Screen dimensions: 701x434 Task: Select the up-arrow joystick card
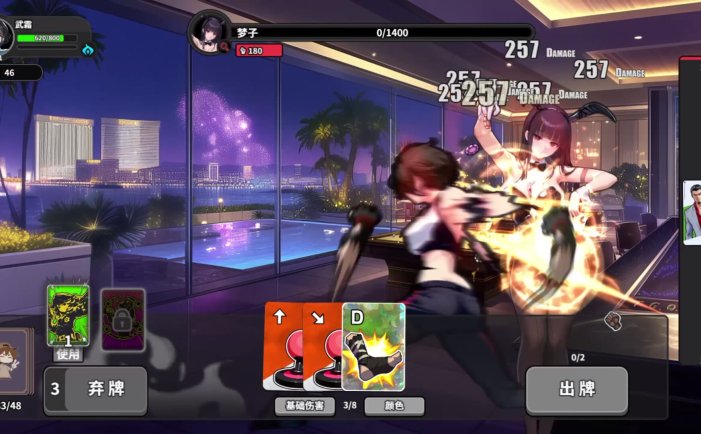pyautogui.click(x=281, y=345)
